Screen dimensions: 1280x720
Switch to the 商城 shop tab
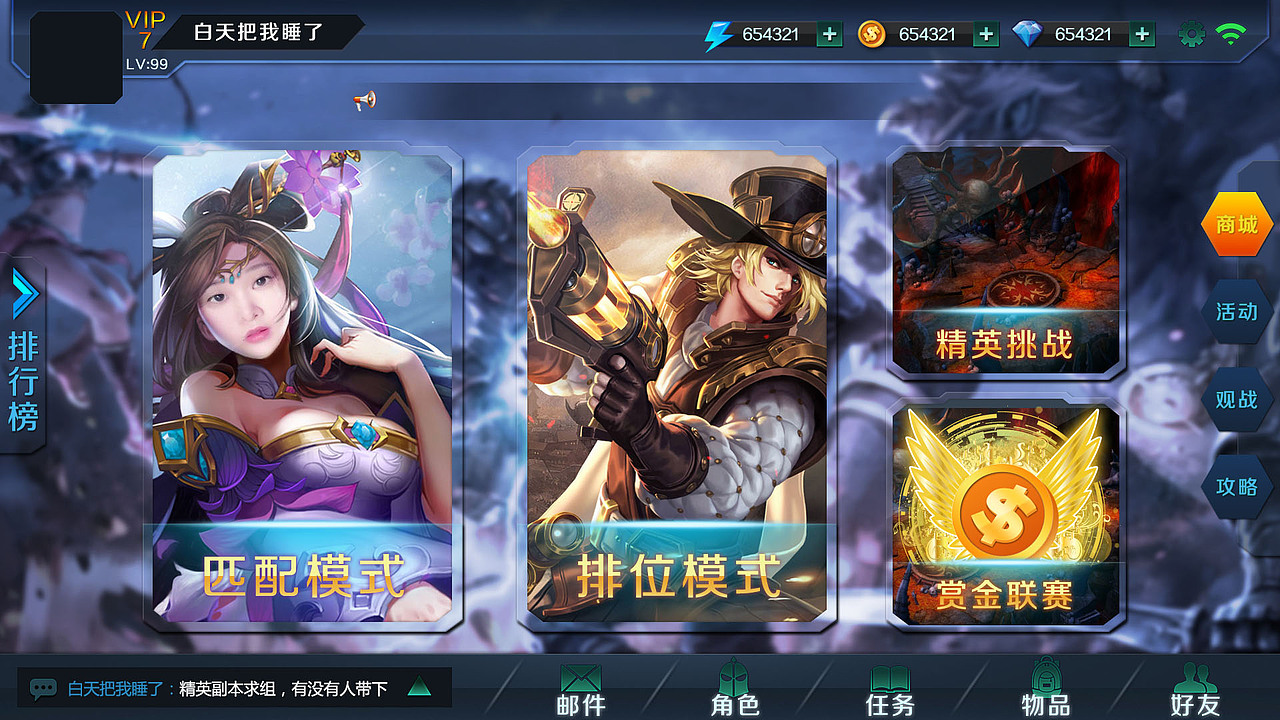1236,224
